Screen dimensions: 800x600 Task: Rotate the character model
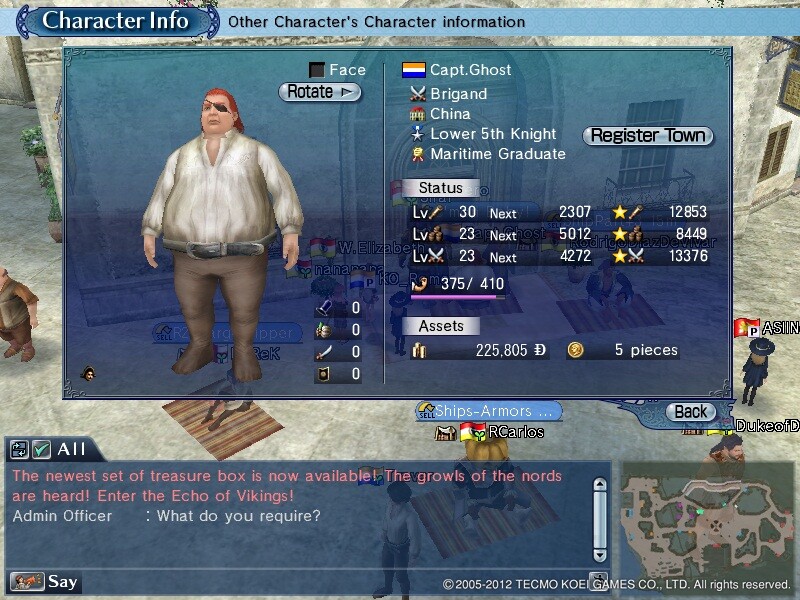point(319,92)
